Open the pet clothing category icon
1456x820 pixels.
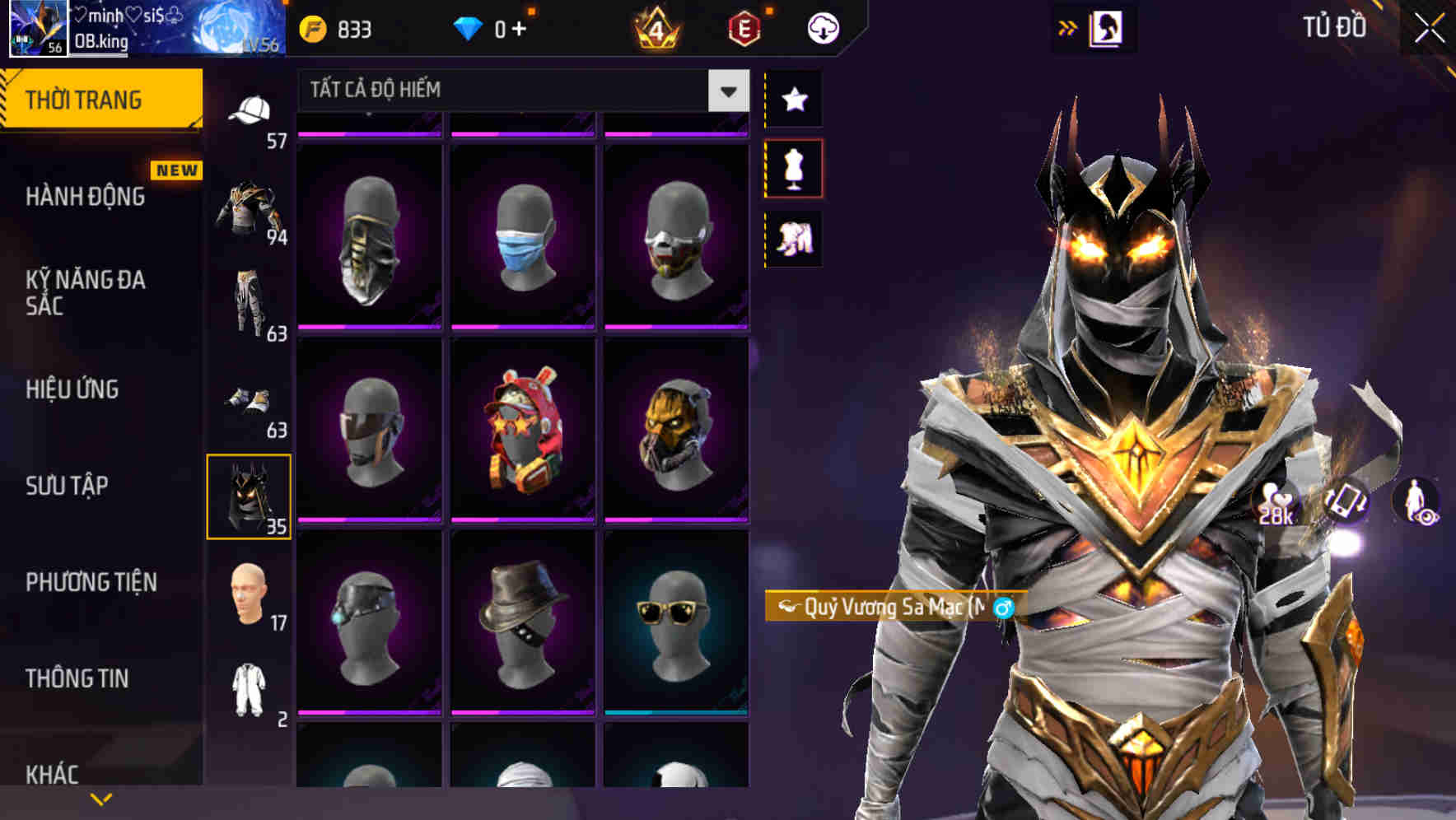click(795, 238)
